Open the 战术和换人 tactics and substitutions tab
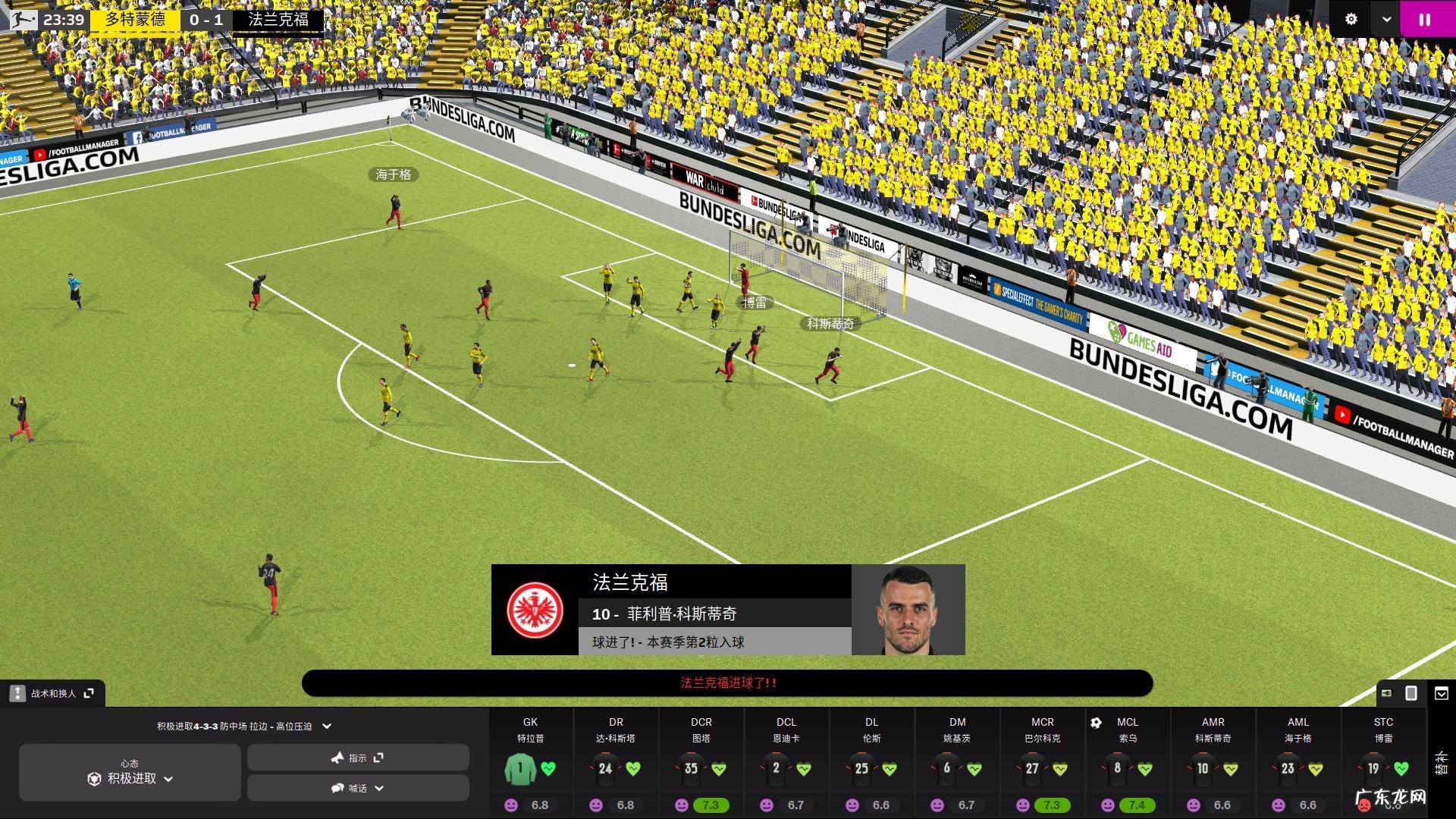This screenshot has height=819, width=1456. click(x=53, y=693)
